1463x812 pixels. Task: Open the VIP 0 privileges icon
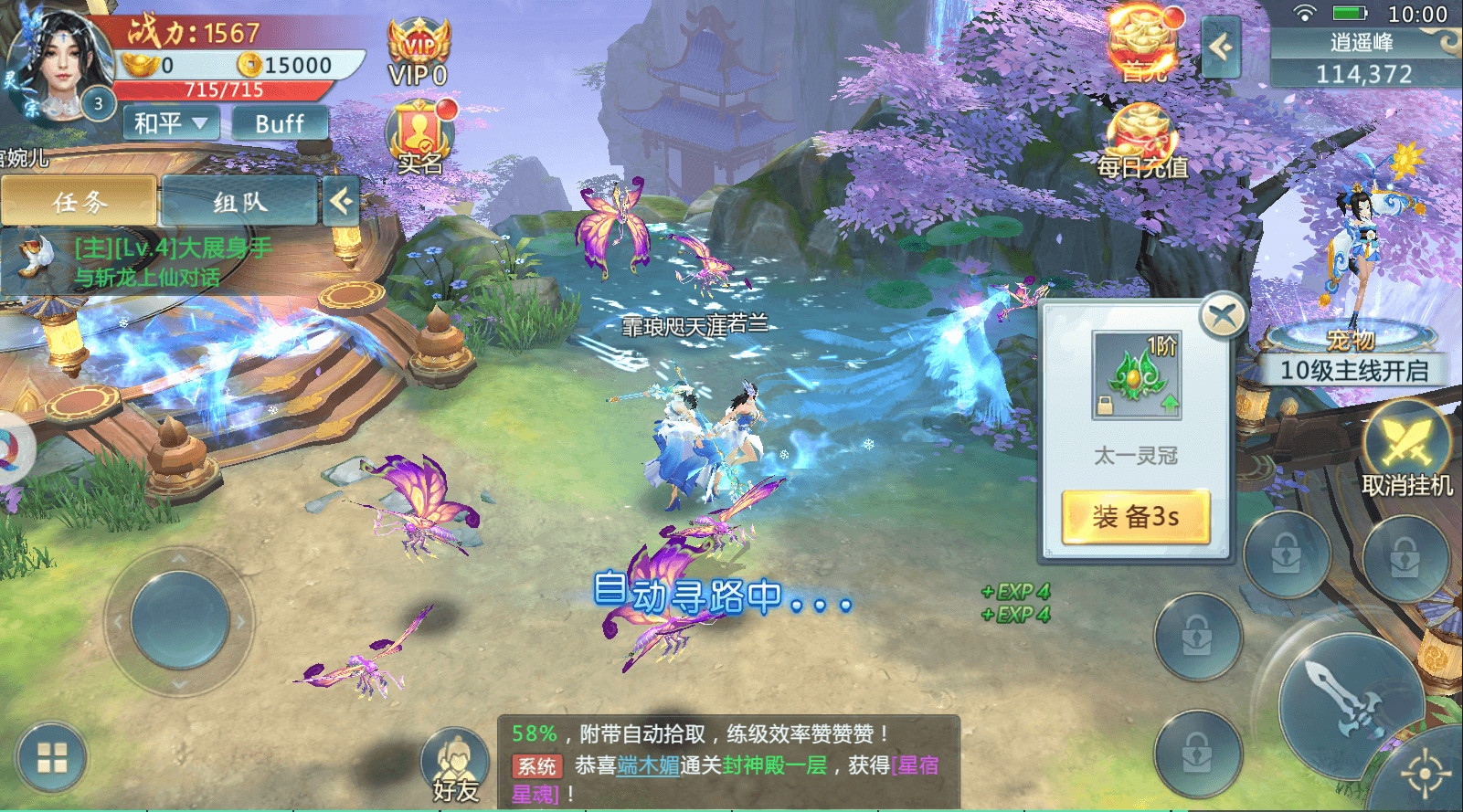click(x=419, y=54)
